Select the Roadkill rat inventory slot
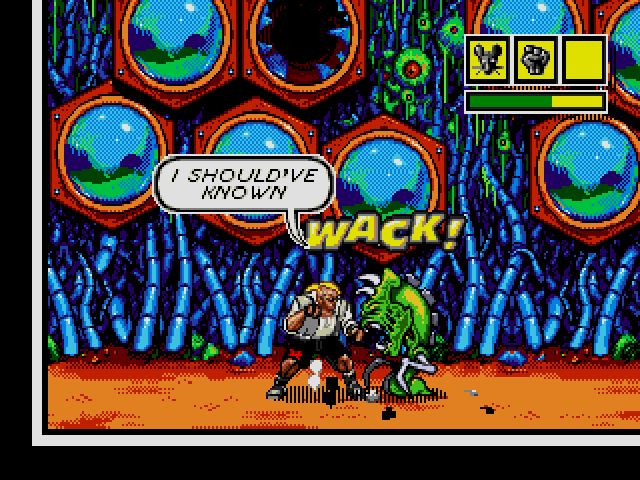The height and width of the screenshot is (480, 640). point(487,61)
